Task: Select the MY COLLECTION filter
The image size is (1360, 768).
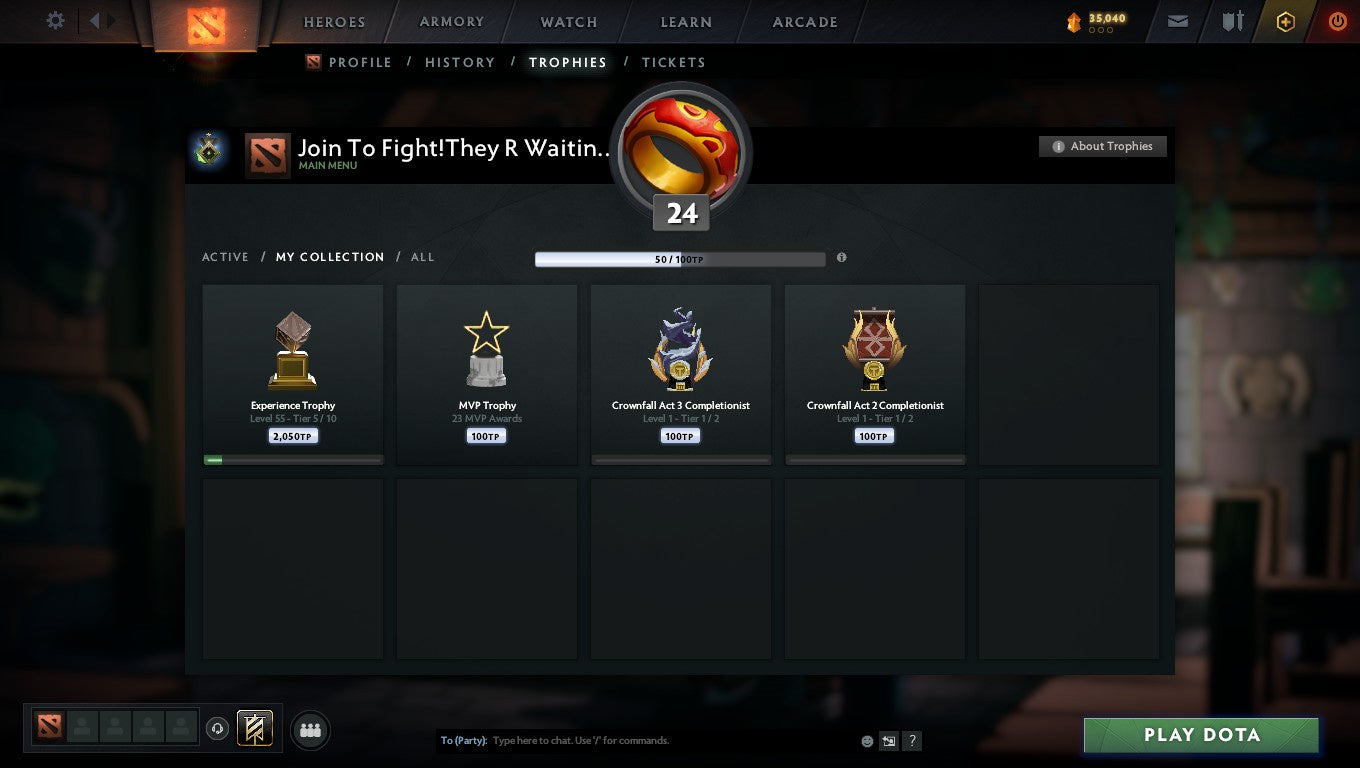Action: point(330,257)
